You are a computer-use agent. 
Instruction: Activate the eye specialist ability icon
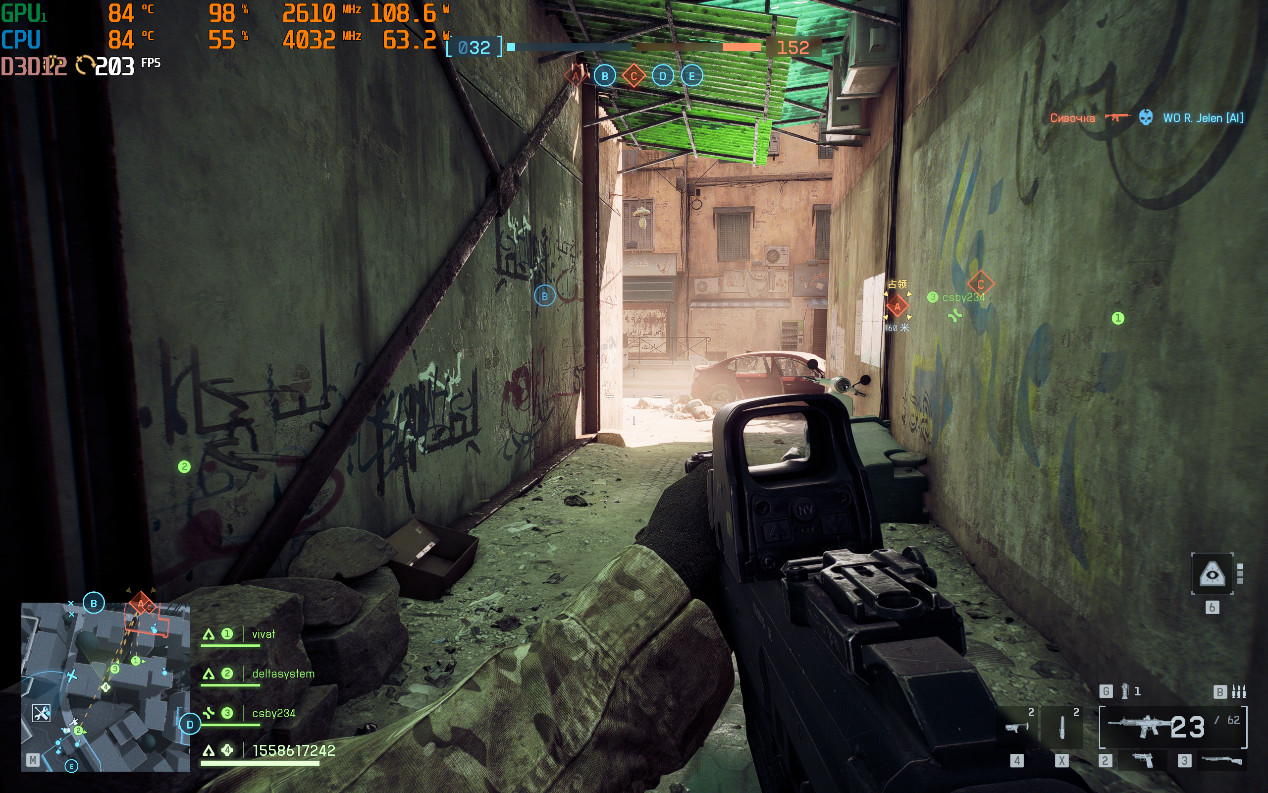coord(1212,574)
